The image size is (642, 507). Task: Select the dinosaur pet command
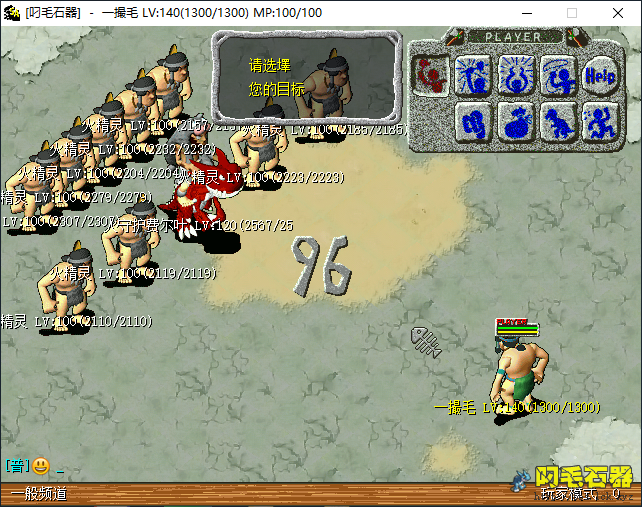[556, 121]
